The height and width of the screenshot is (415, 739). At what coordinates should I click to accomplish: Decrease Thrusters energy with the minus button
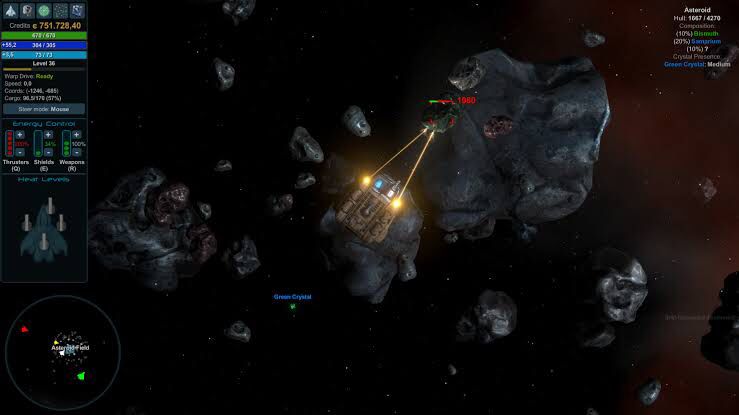pyautogui.click(x=20, y=153)
